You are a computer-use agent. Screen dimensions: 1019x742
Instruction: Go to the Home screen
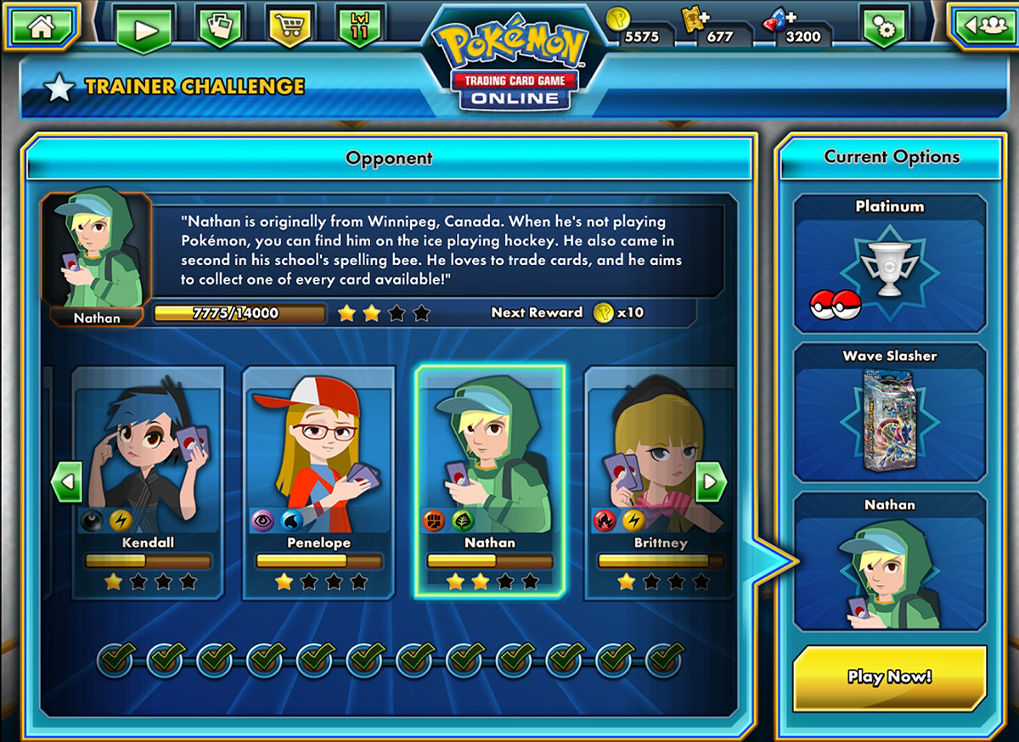click(41, 26)
